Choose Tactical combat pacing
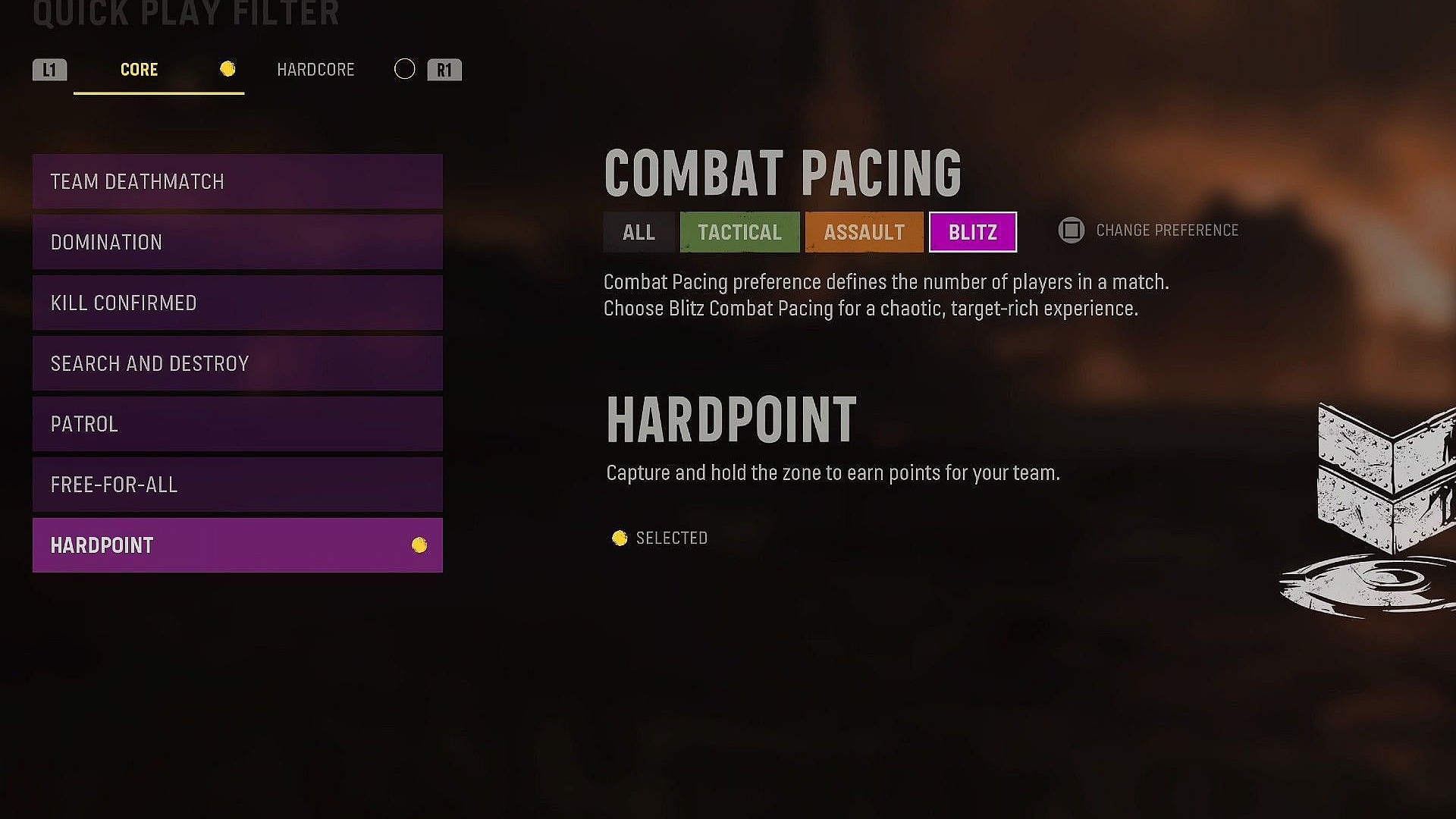 point(739,232)
